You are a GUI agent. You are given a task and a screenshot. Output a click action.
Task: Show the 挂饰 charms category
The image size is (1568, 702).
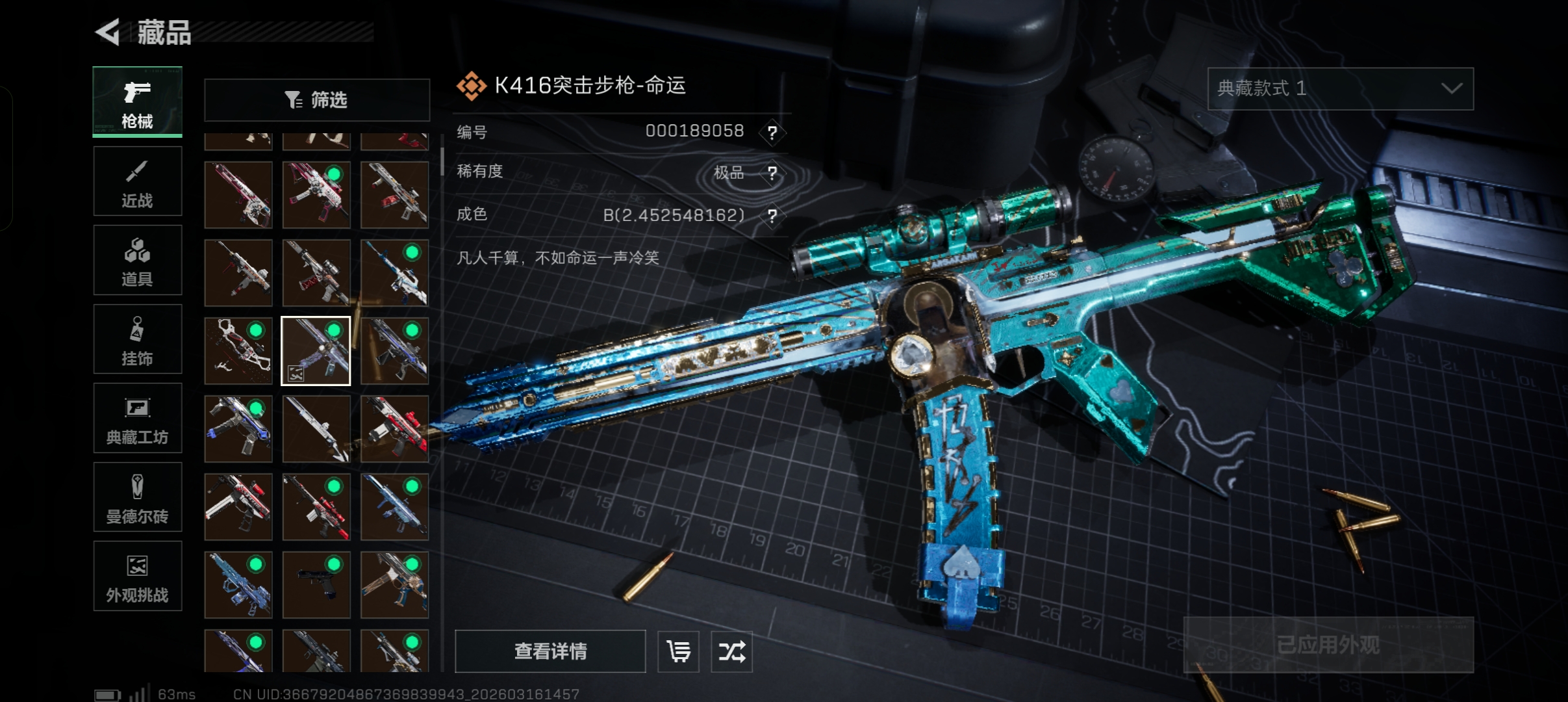(x=137, y=339)
